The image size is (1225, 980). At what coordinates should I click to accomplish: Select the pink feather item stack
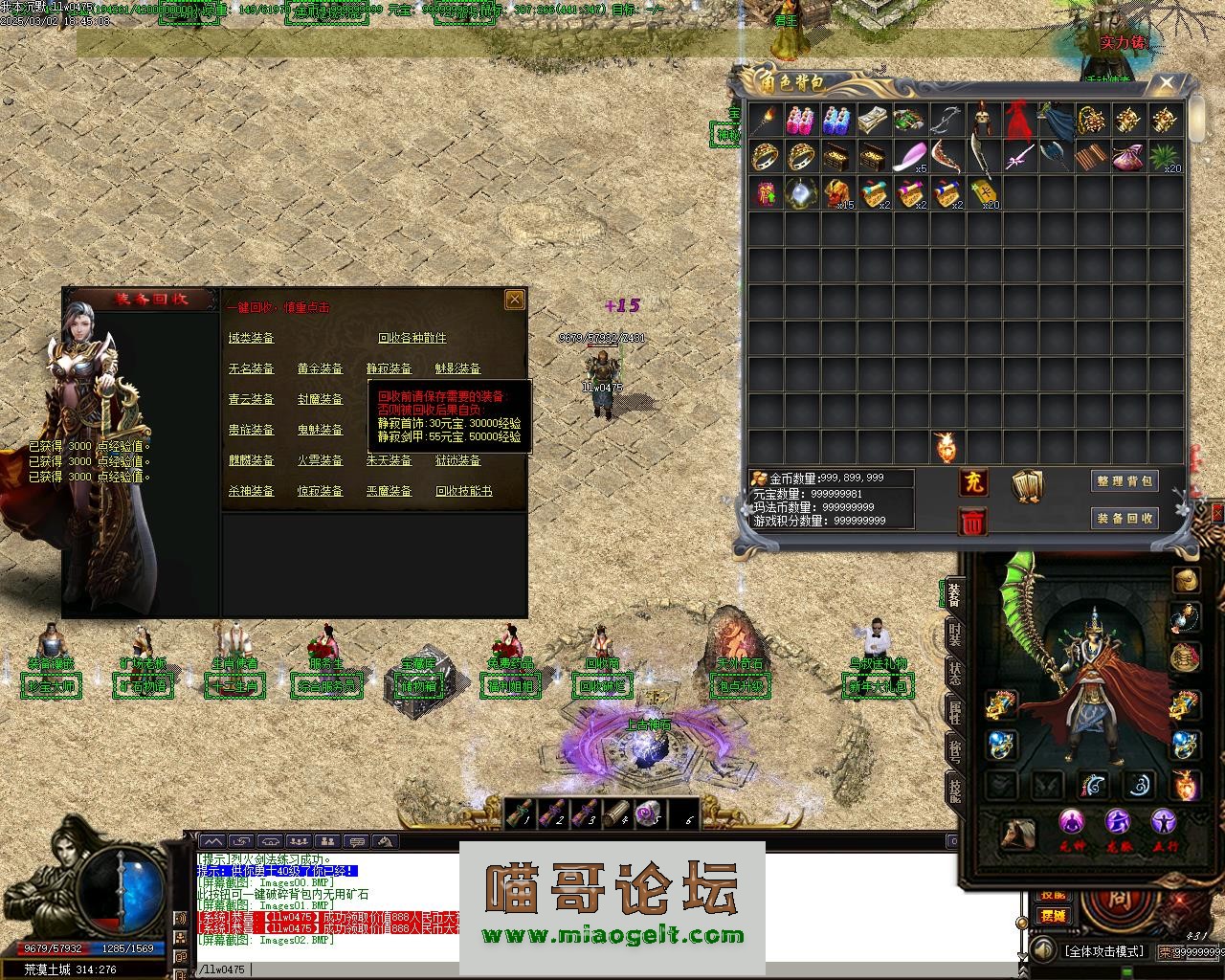tap(909, 156)
